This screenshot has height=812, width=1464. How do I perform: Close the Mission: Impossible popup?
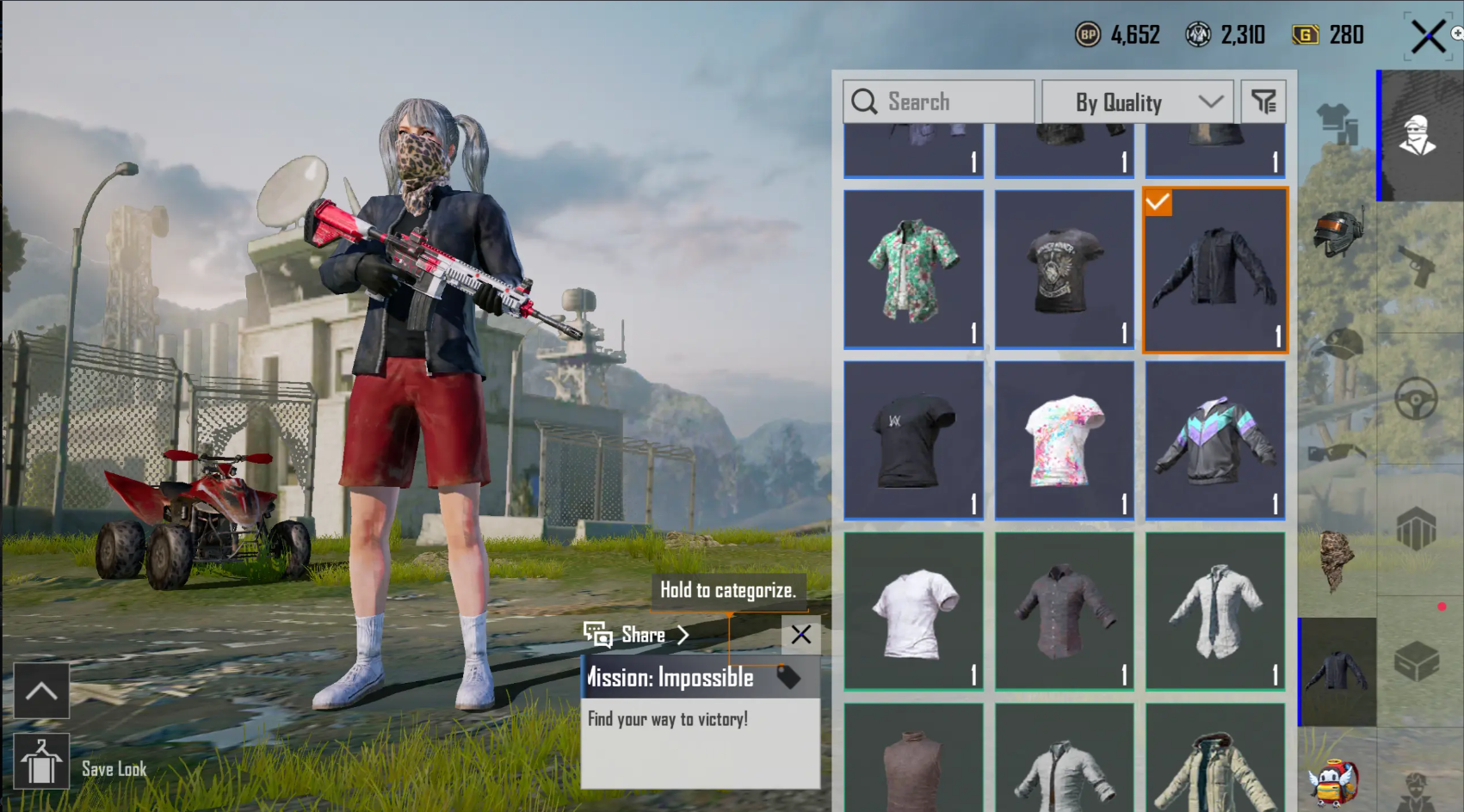[x=800, y=636]
